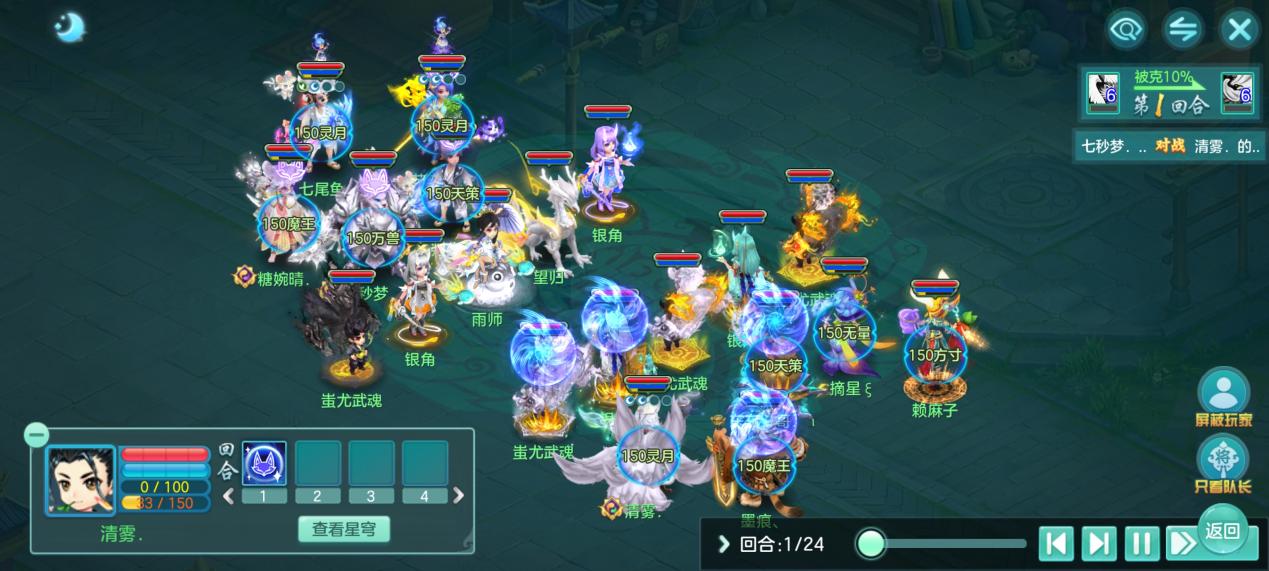Pause the battle replay
The image size is (1269, 571).
tap(1141, 544)
